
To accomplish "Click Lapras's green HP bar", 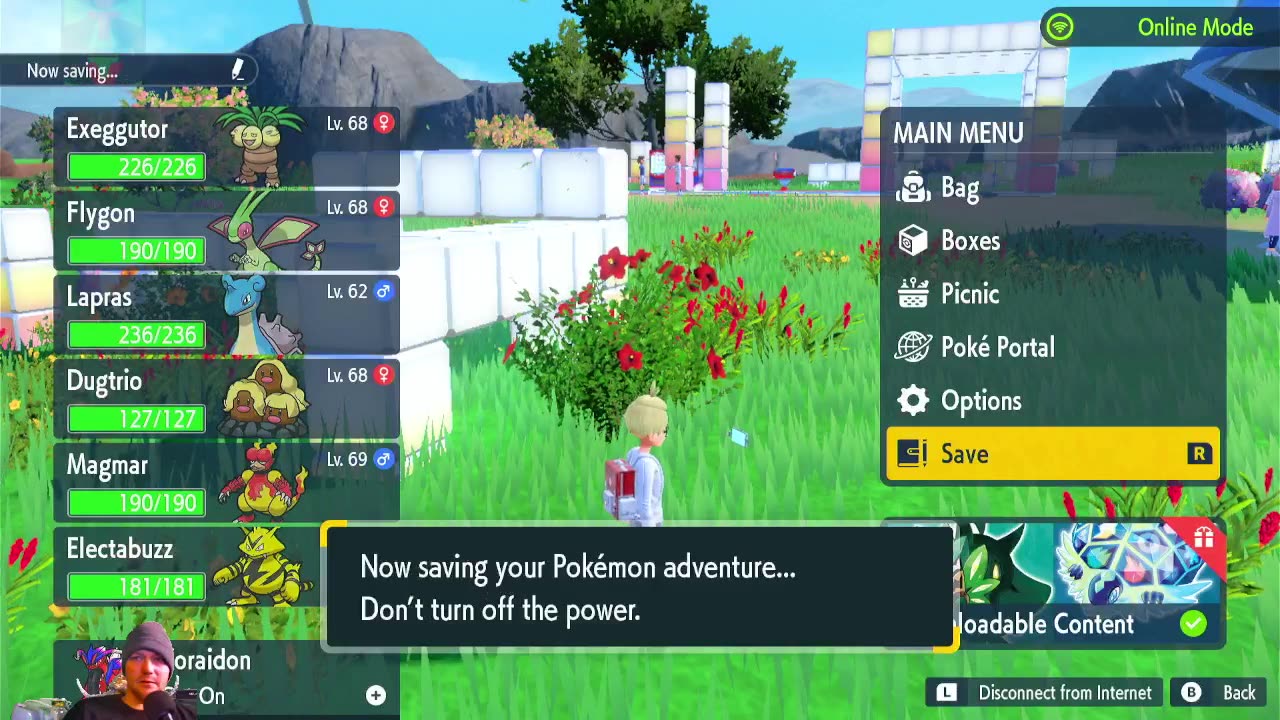I will tap(134, 335).
